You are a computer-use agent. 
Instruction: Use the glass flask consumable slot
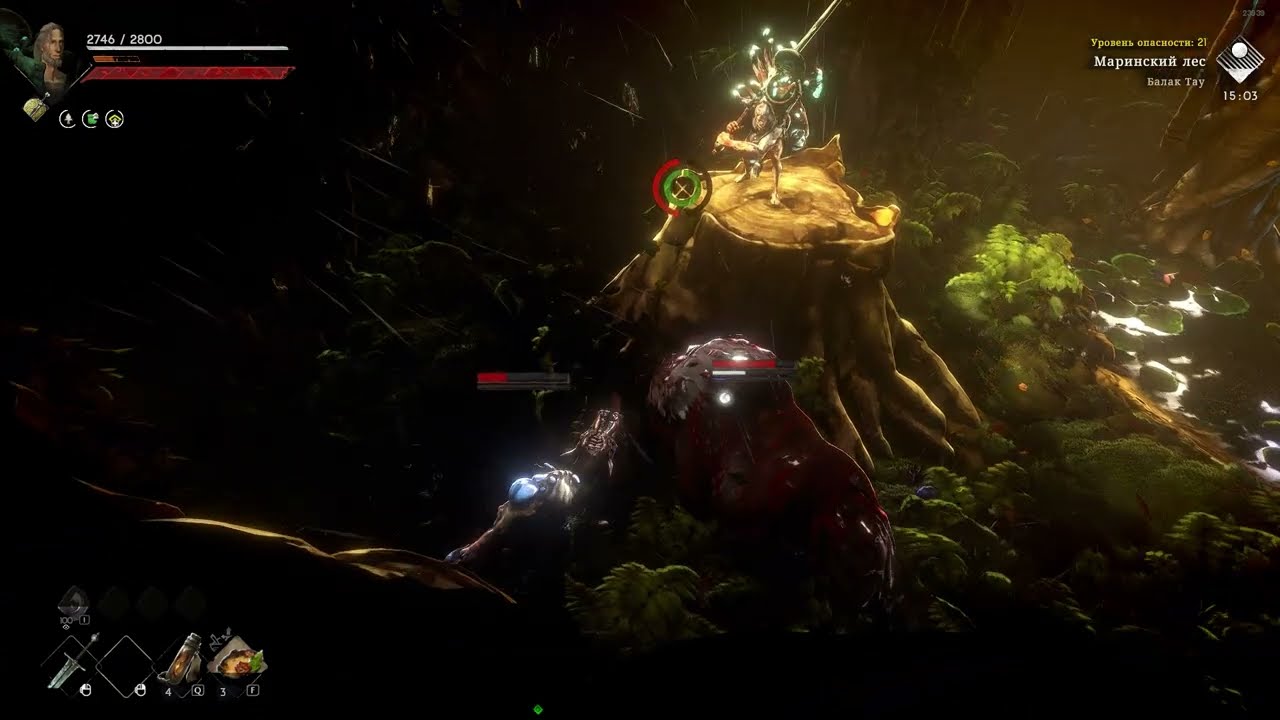point(181,660)
